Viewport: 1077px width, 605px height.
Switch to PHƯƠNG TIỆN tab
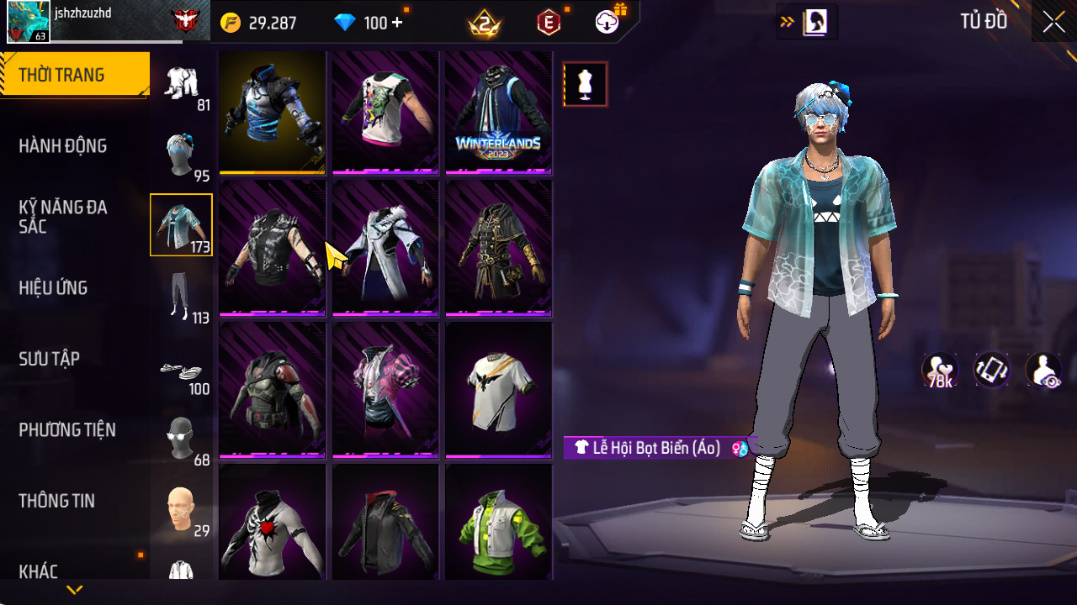click(x=67, y=430)
